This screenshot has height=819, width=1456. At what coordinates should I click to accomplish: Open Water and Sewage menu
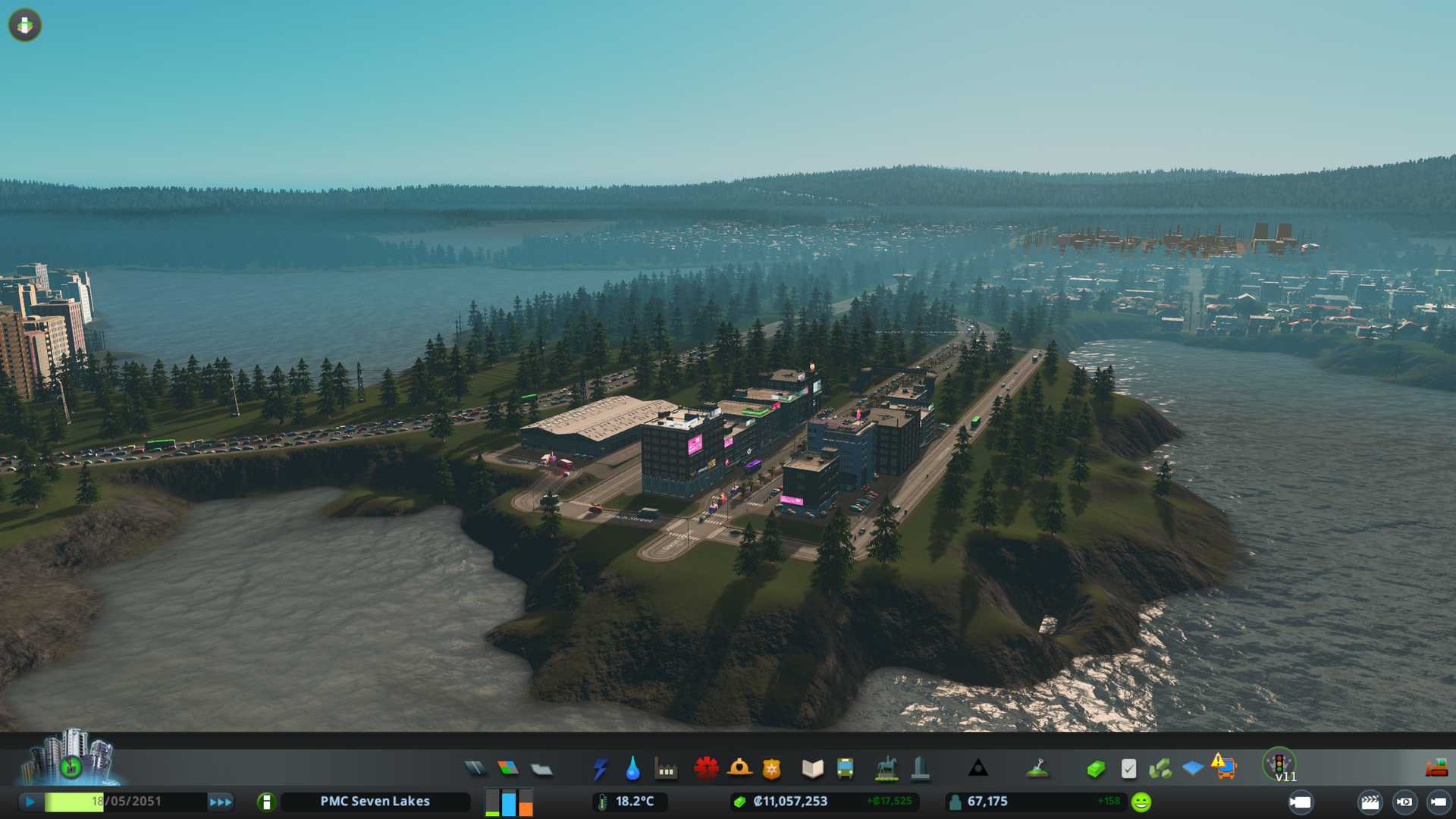coord(632,769)
